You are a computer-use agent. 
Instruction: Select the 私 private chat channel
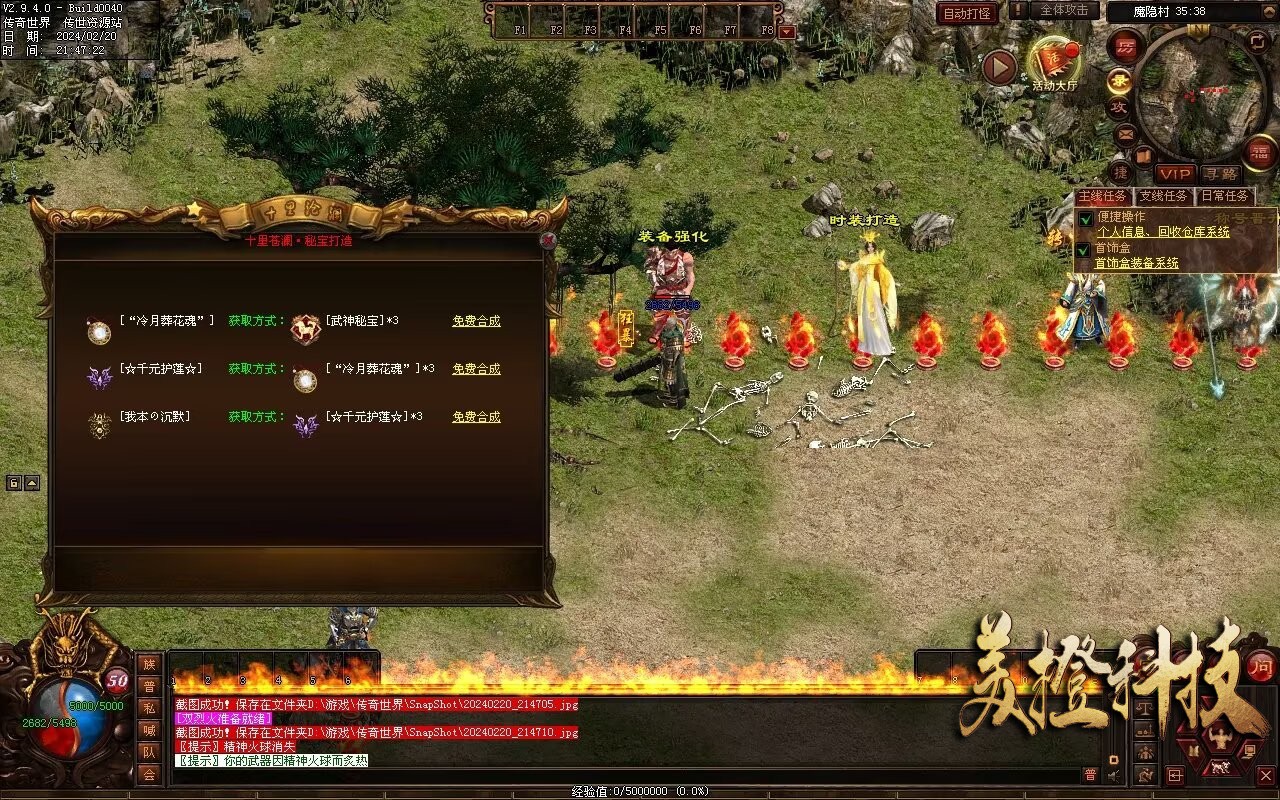149,708
